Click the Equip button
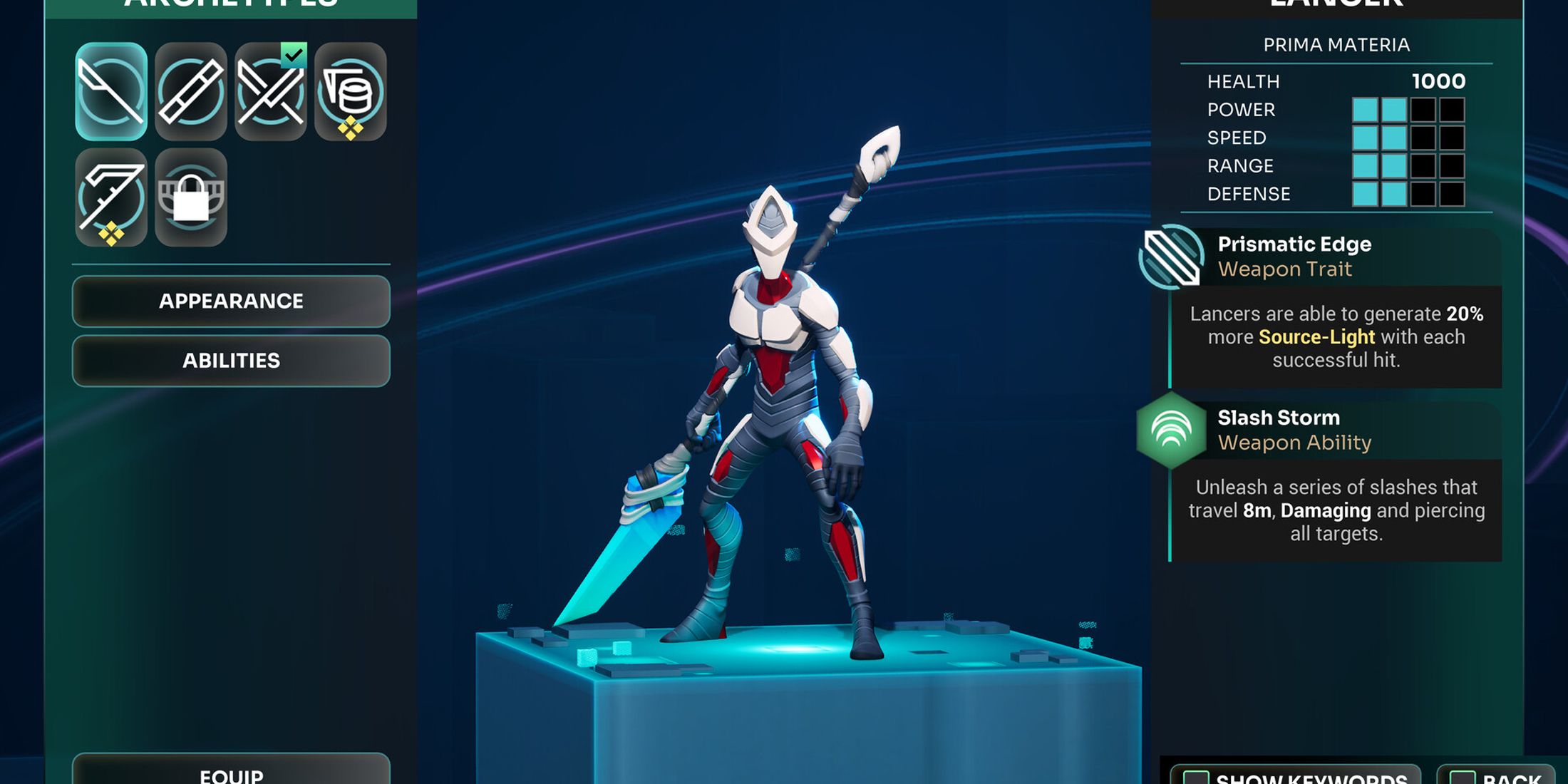1568x784 pixels. point(230,775)
